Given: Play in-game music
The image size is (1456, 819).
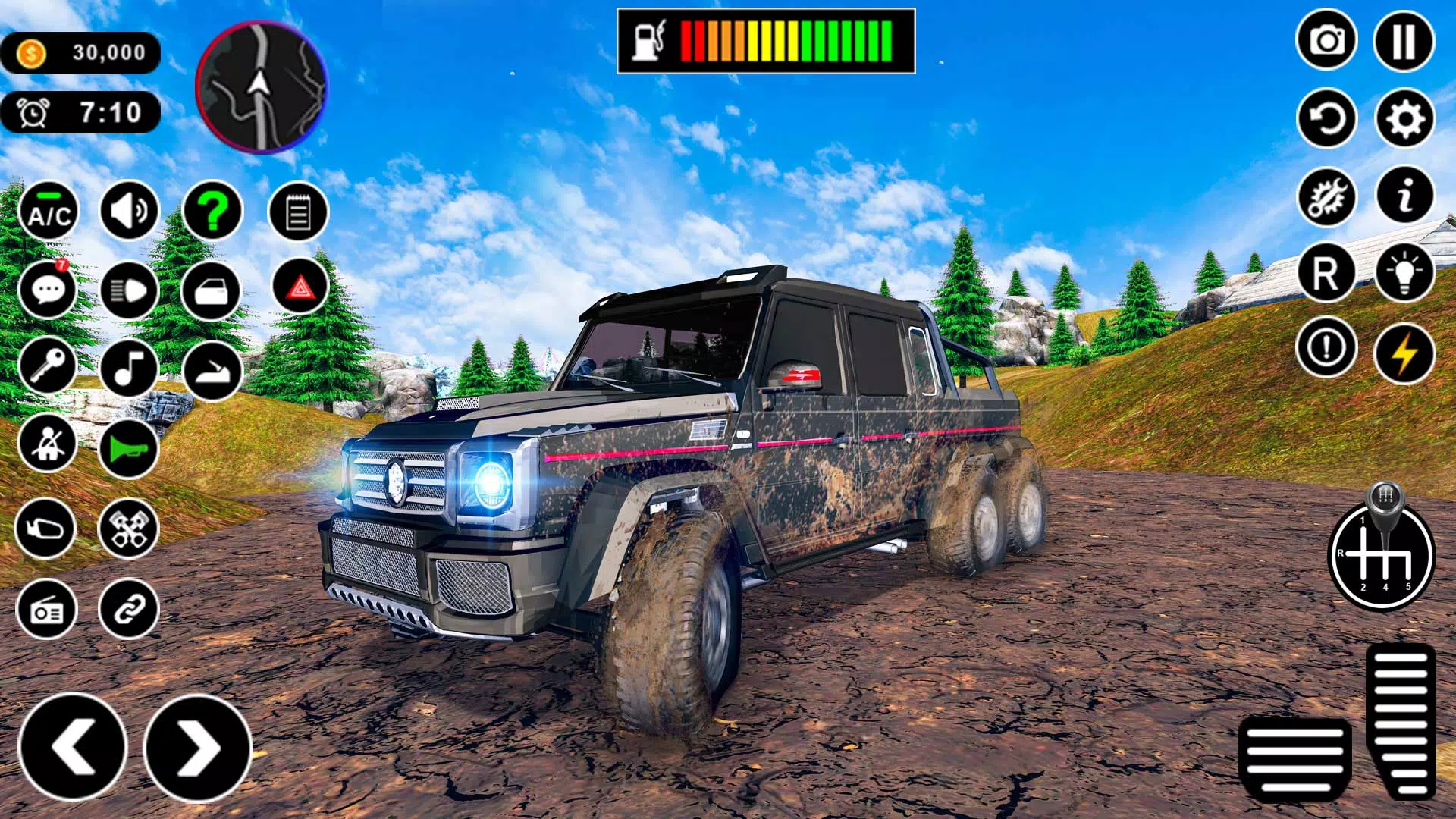Looking at the screenshot, I should pos(127,369).
